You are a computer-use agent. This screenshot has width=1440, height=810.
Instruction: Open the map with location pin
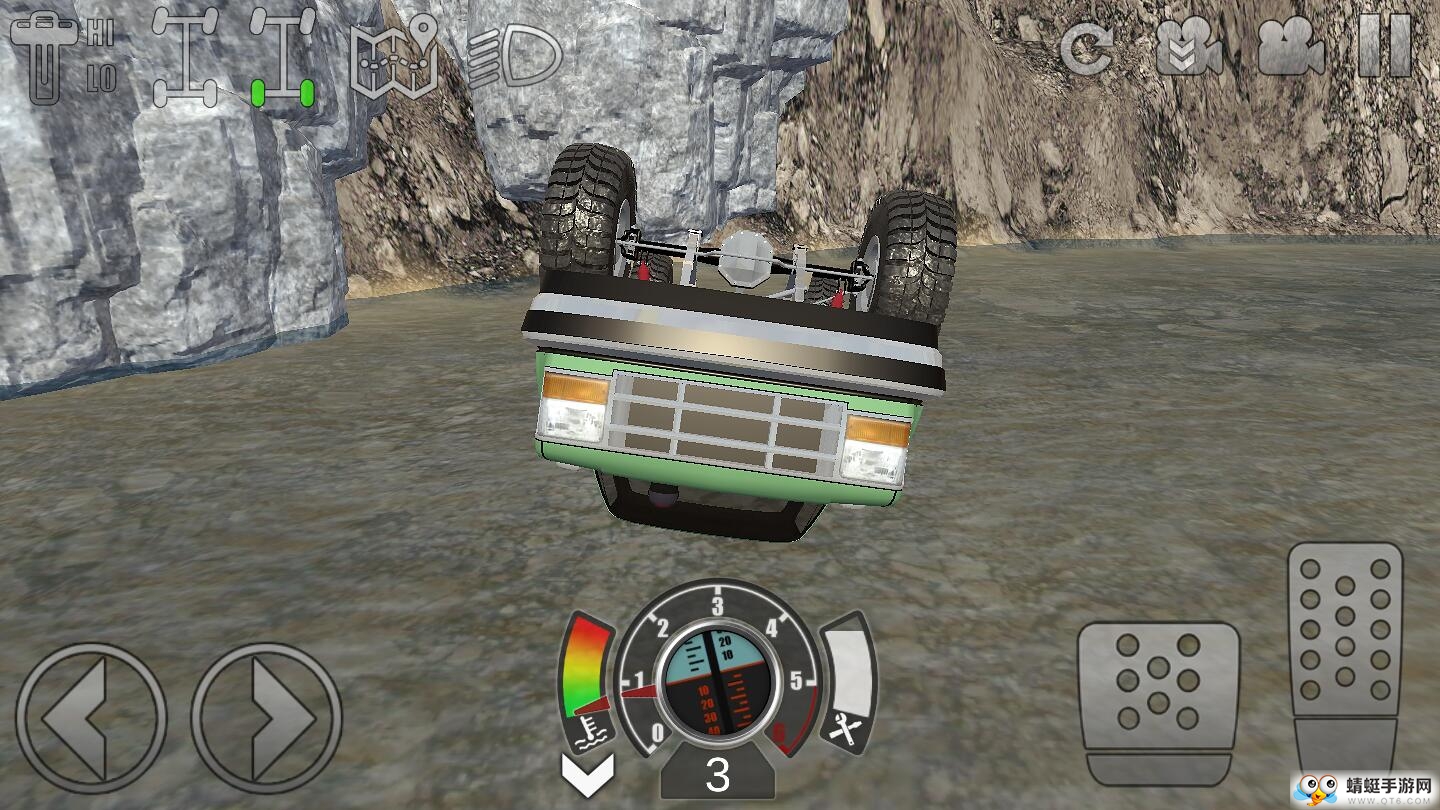coord(394,56)
